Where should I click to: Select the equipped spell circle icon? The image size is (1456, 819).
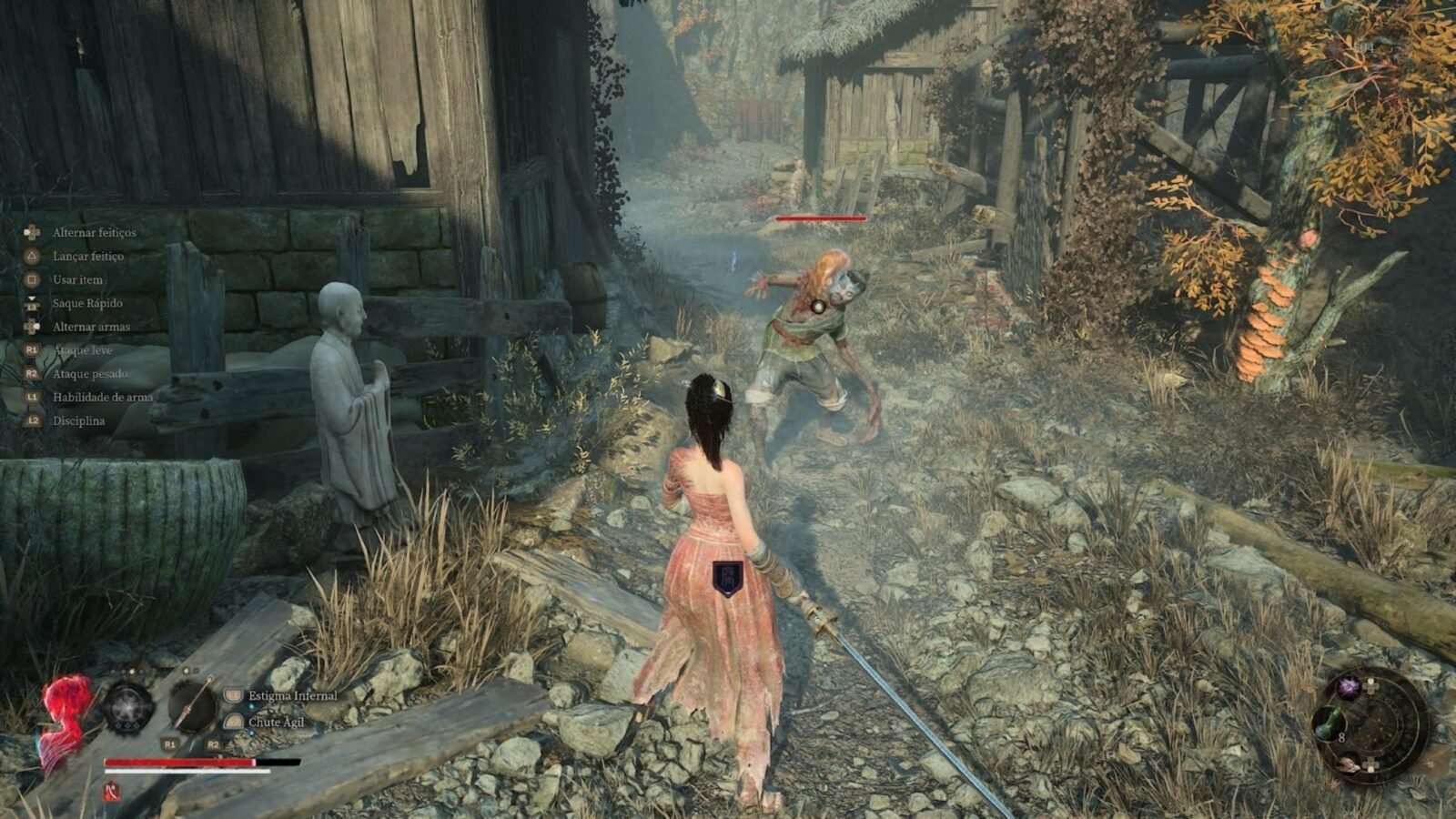pos(127,707)
